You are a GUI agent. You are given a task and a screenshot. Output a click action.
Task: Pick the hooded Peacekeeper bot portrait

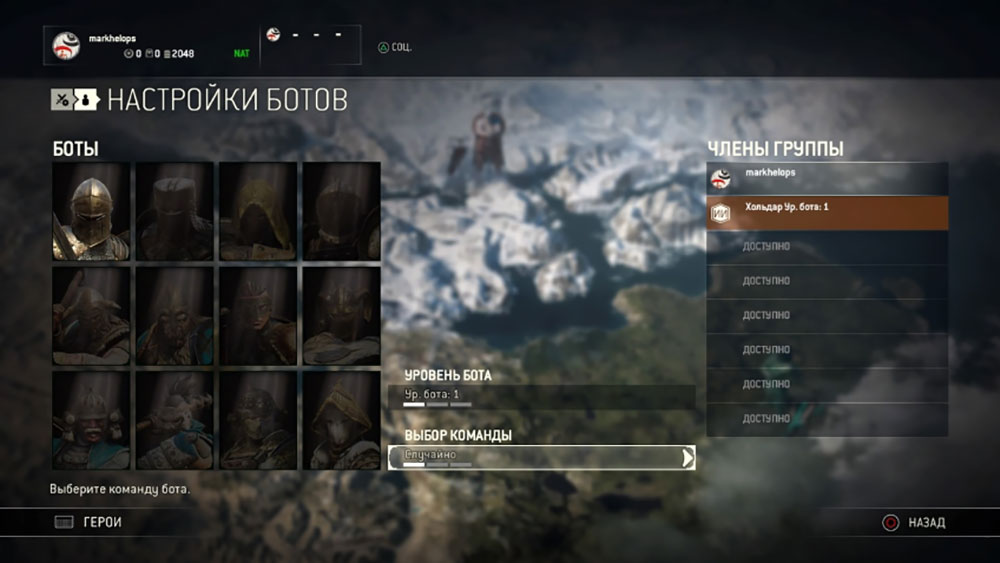pyautogui.click(x=258, y=211)
